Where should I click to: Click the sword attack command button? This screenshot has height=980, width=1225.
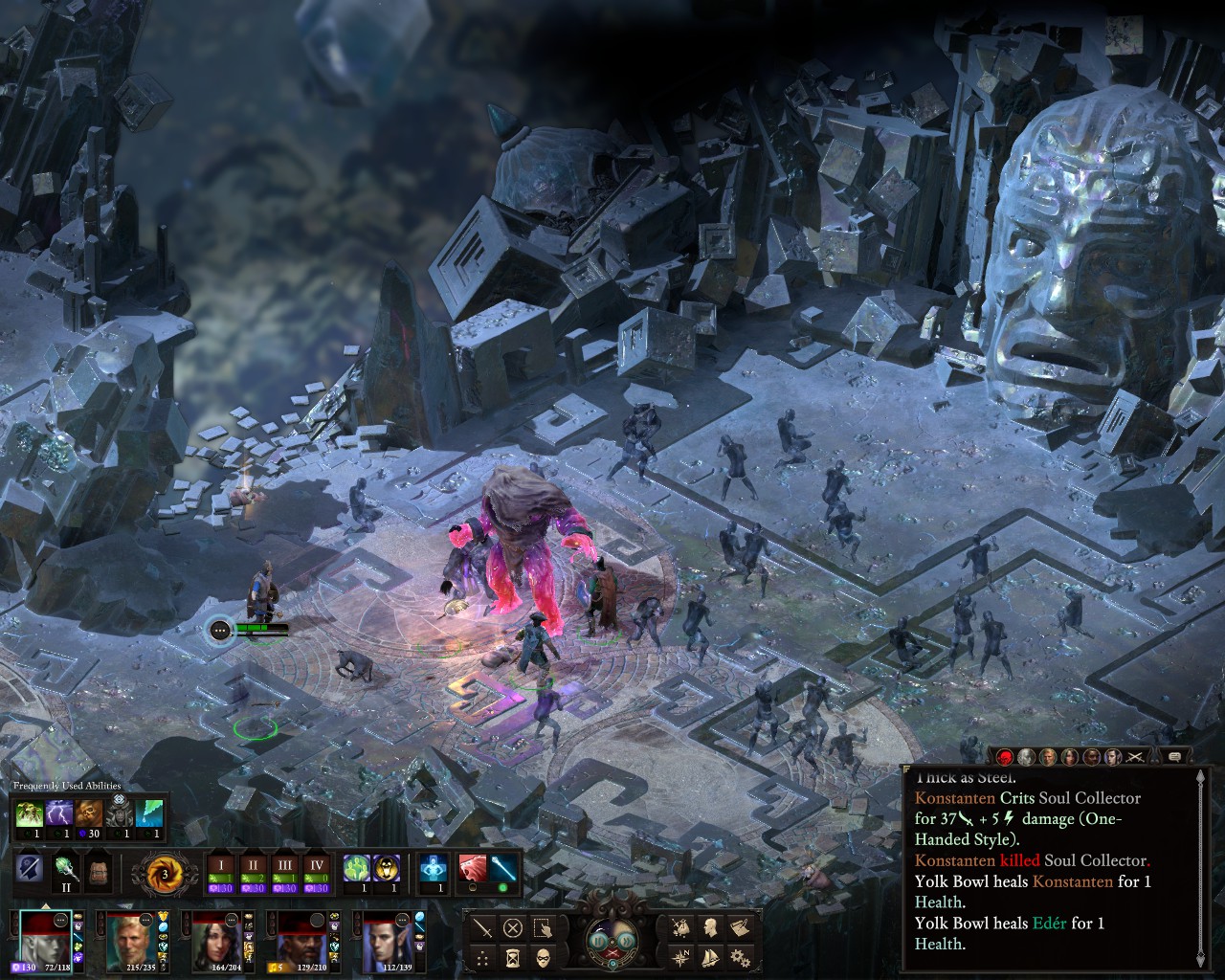coord(484,927)
